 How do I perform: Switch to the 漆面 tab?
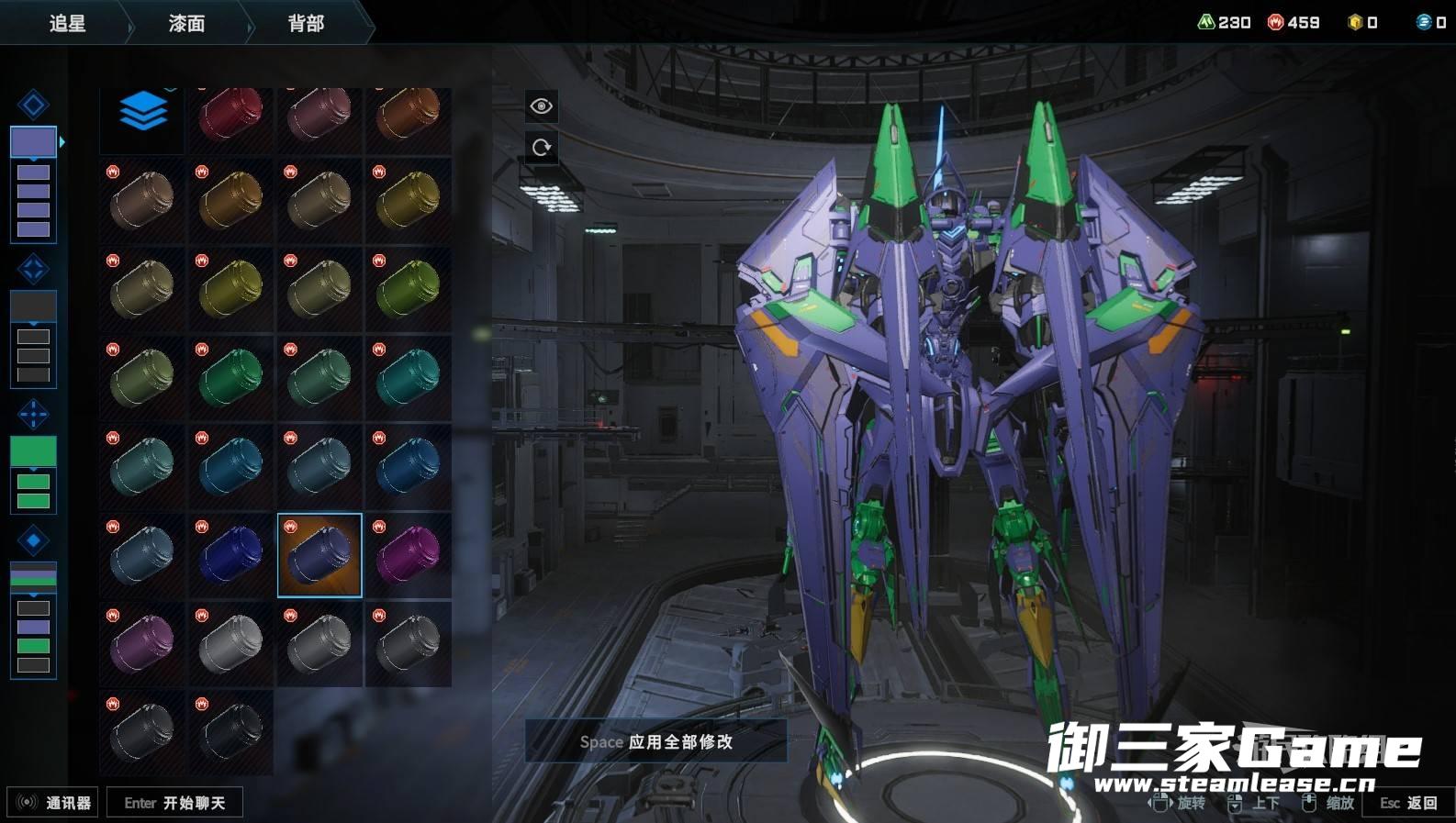pyautogui.click(x=186, y=23)
